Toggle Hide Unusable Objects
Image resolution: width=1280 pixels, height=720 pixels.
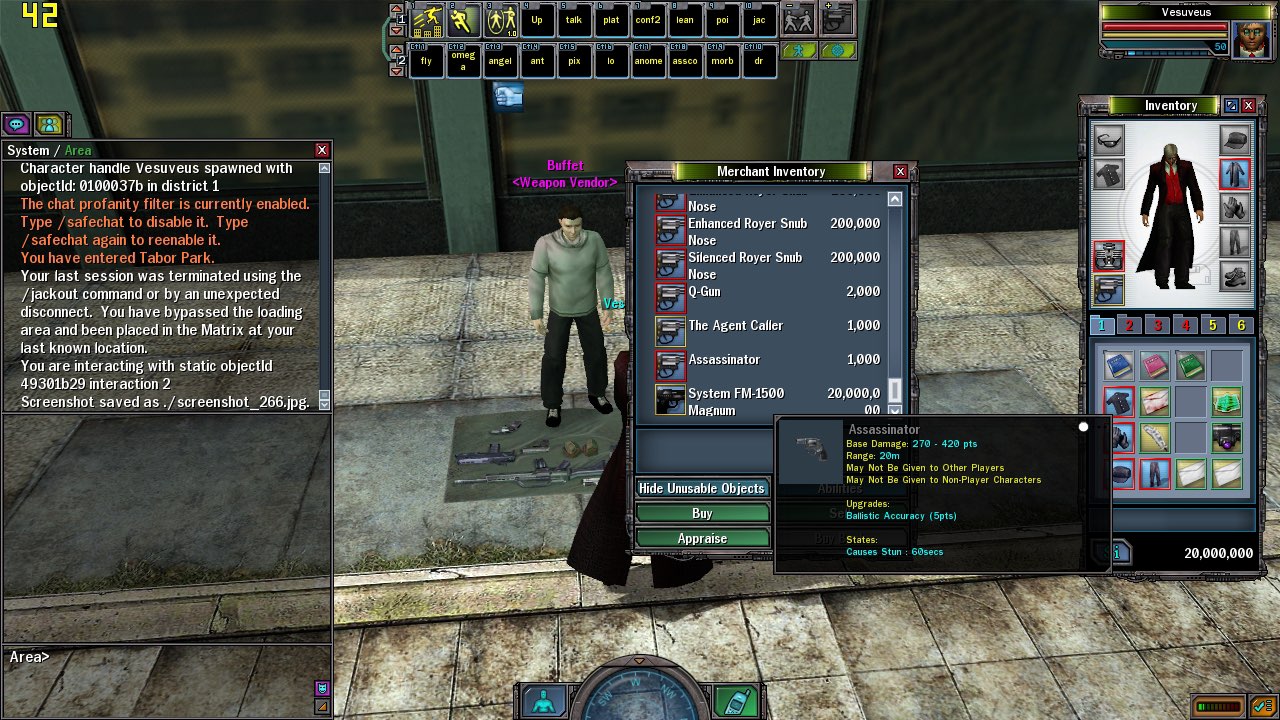pyautogui.click(x=702, y=488)
